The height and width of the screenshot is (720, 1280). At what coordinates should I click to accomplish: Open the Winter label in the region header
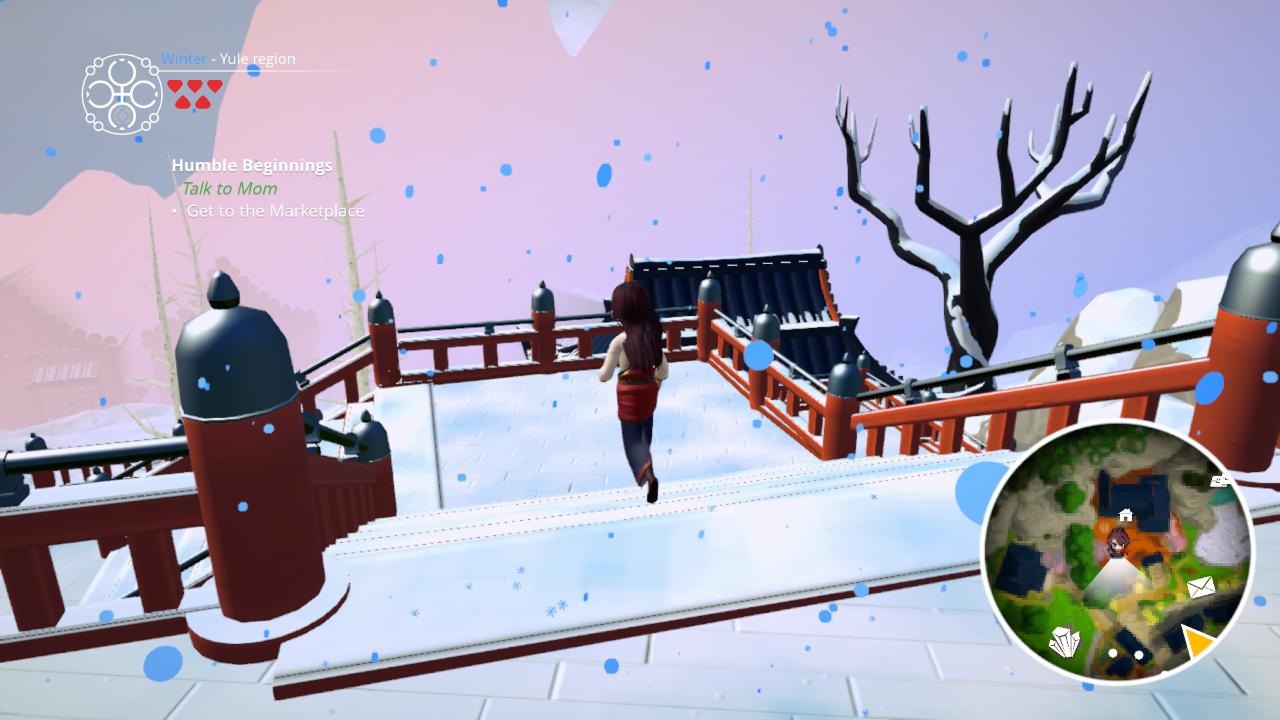coord(184,59)
